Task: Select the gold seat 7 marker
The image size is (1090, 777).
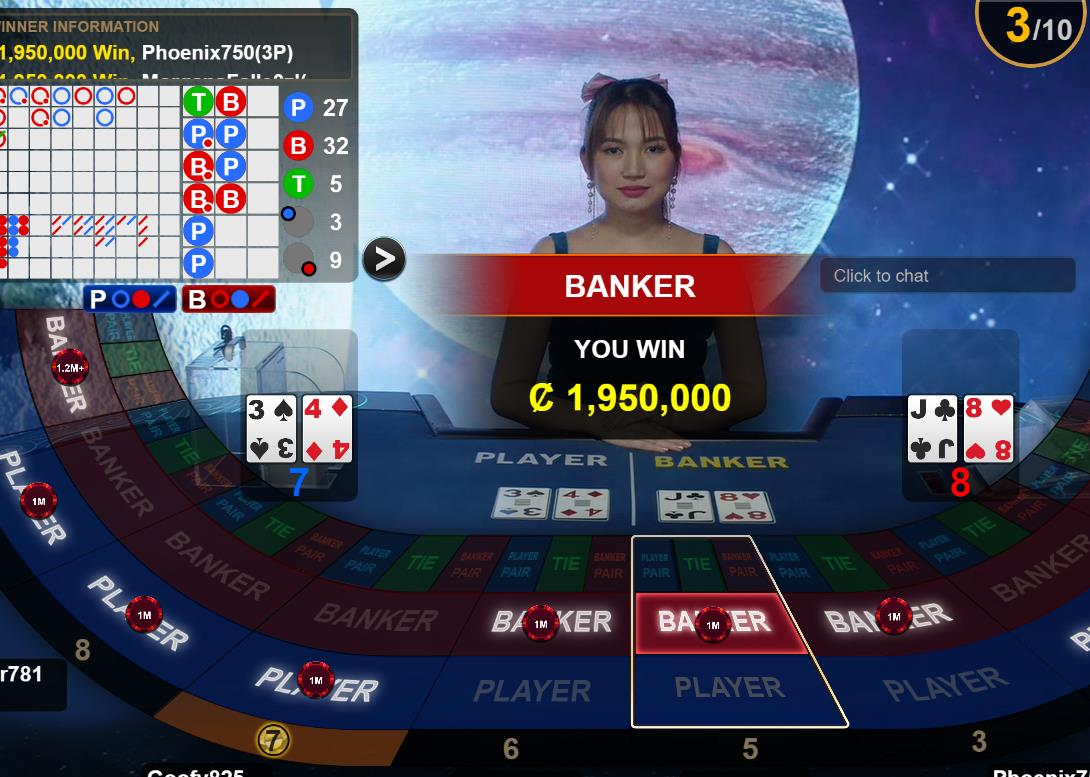Action: pos(273,740)
